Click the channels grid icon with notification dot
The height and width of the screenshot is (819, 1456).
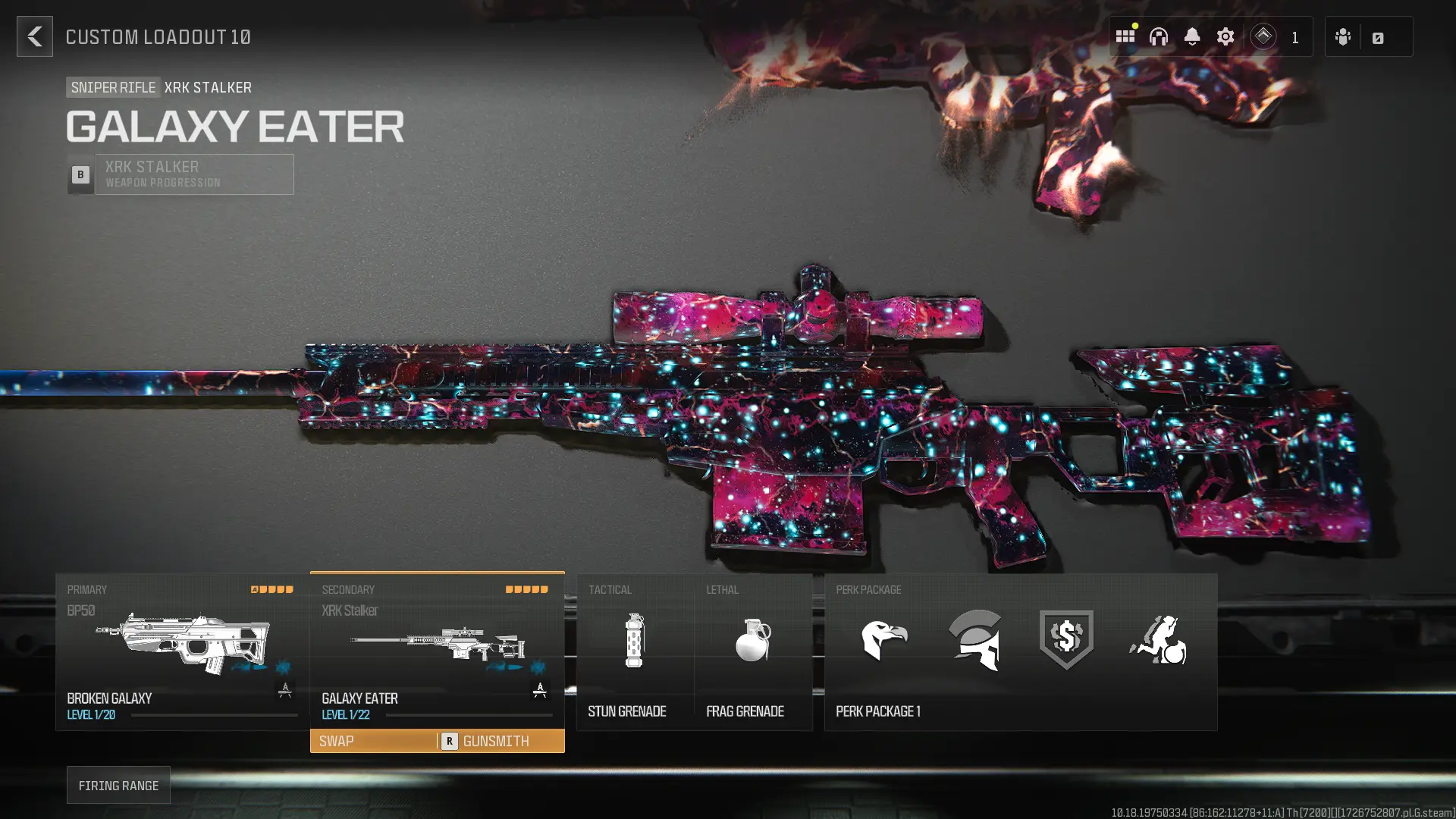pos(1125,36)
